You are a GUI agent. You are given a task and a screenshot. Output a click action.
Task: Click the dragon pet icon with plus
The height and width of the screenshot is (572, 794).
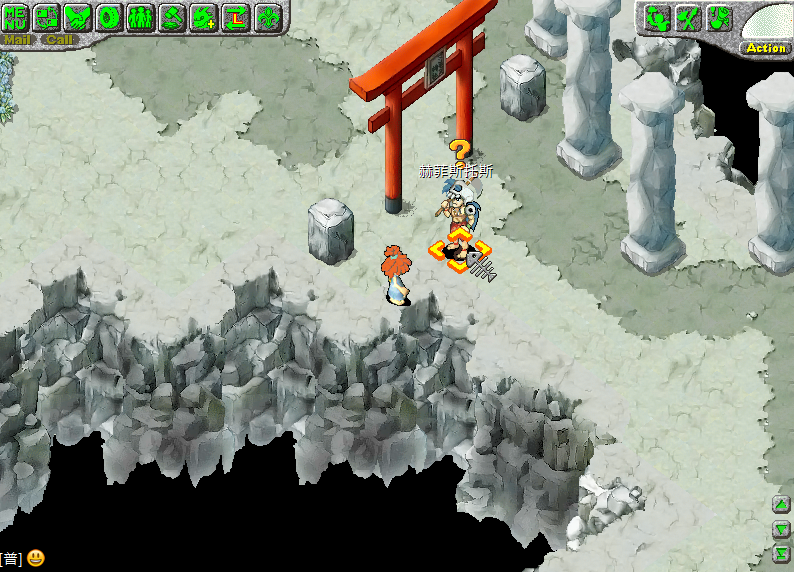coord(204,17)
